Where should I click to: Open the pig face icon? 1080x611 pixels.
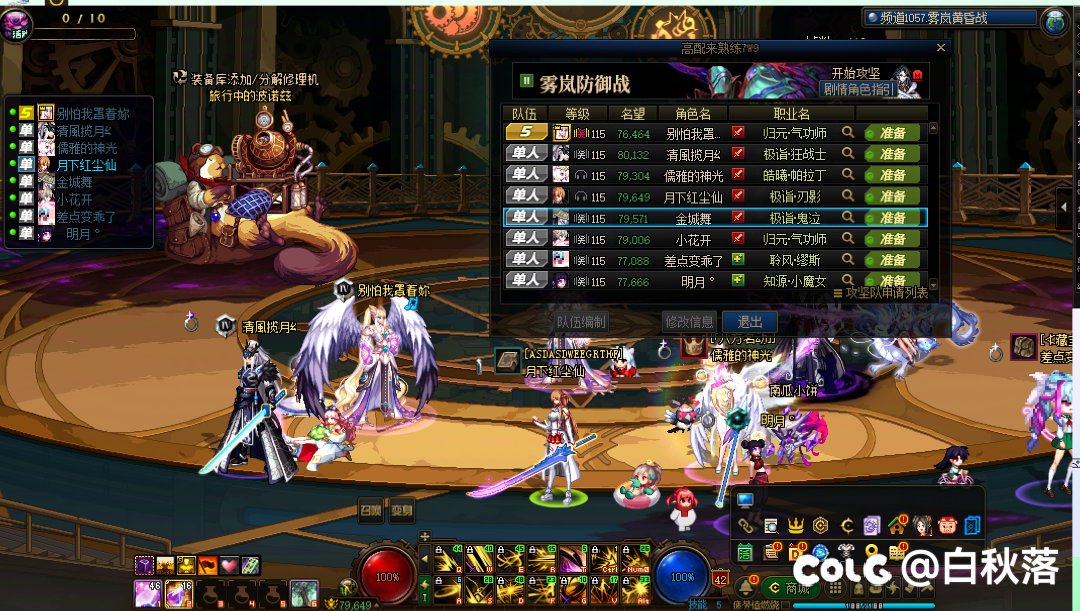[x=946, y=525]
